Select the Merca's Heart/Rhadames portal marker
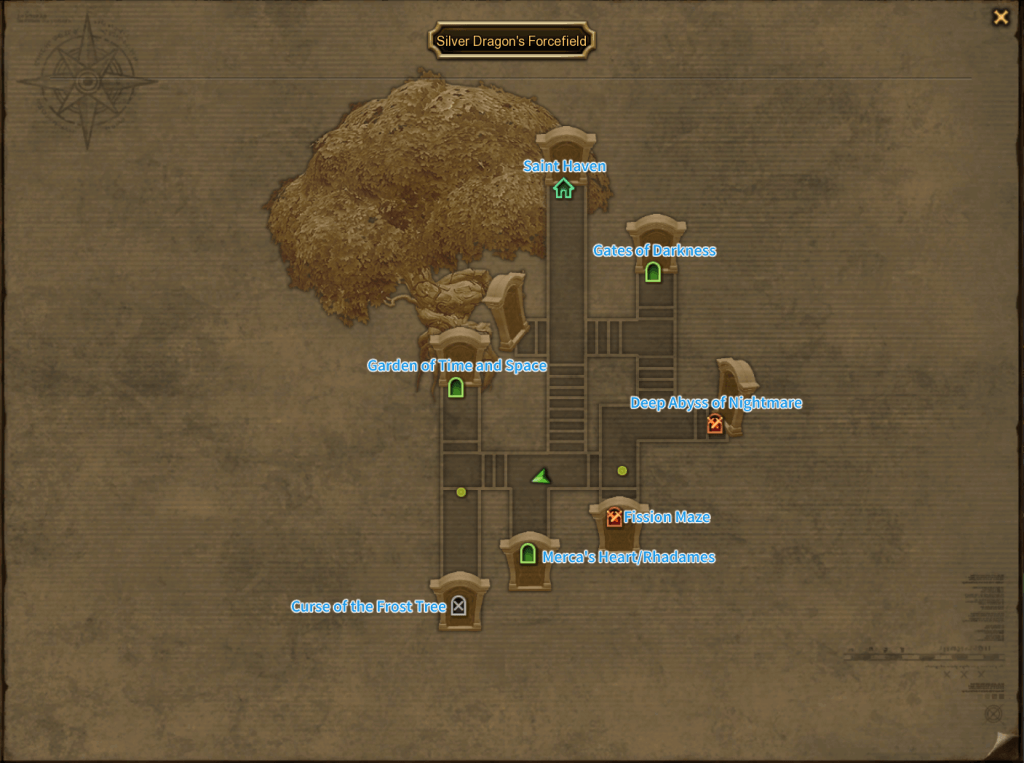The image size is (1024, 763). [x=528, y=553]
